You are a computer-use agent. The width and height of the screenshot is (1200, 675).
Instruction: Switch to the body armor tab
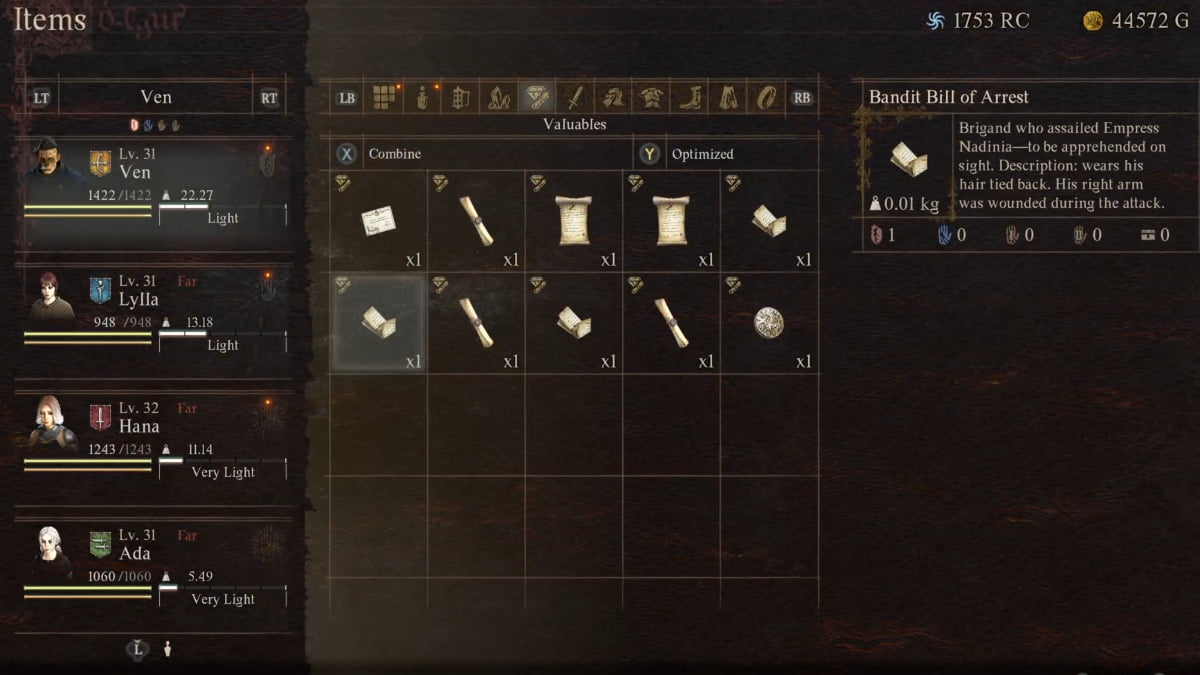[651, 98]
